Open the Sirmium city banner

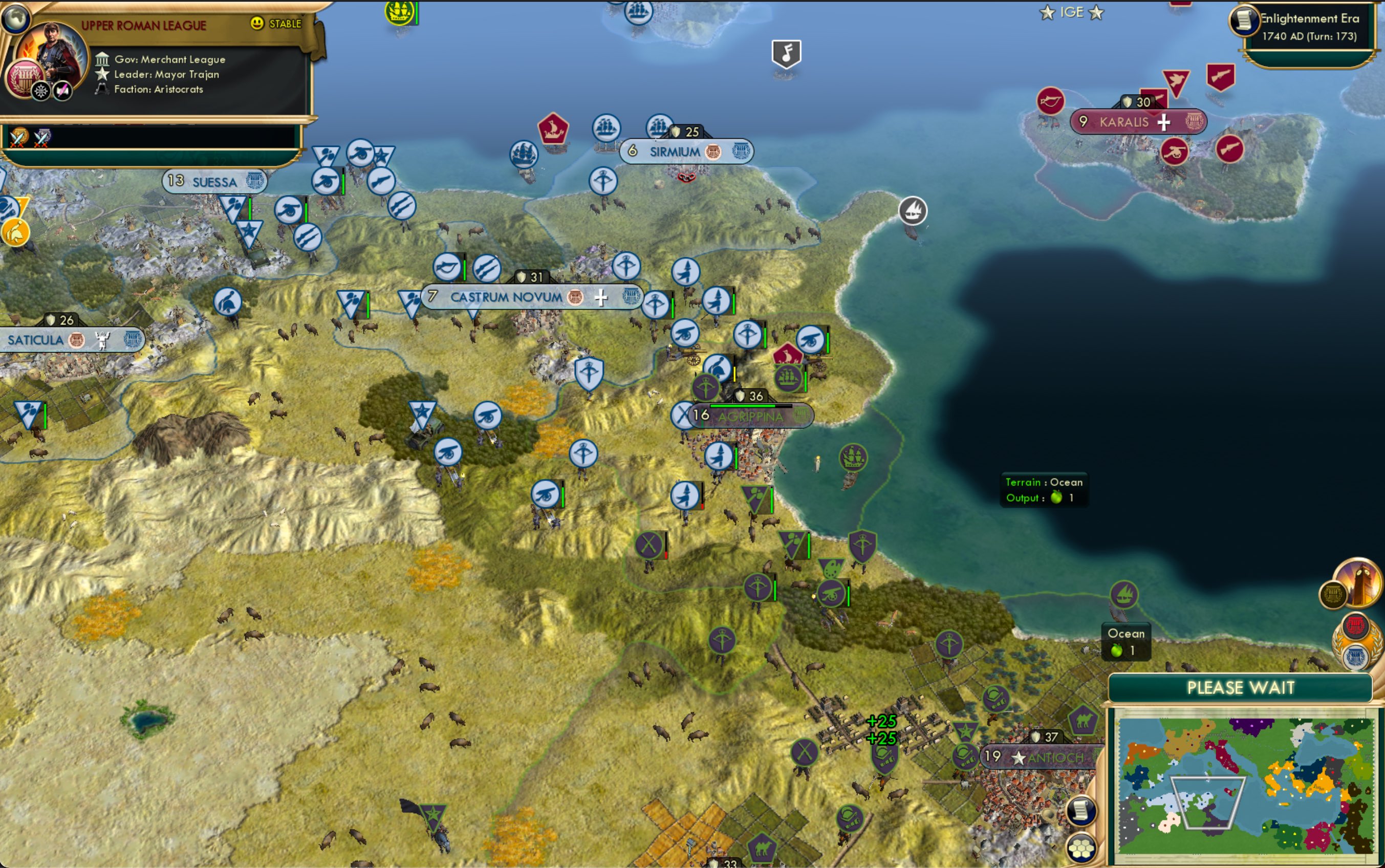pyautogui.click(x=675, y=152)
